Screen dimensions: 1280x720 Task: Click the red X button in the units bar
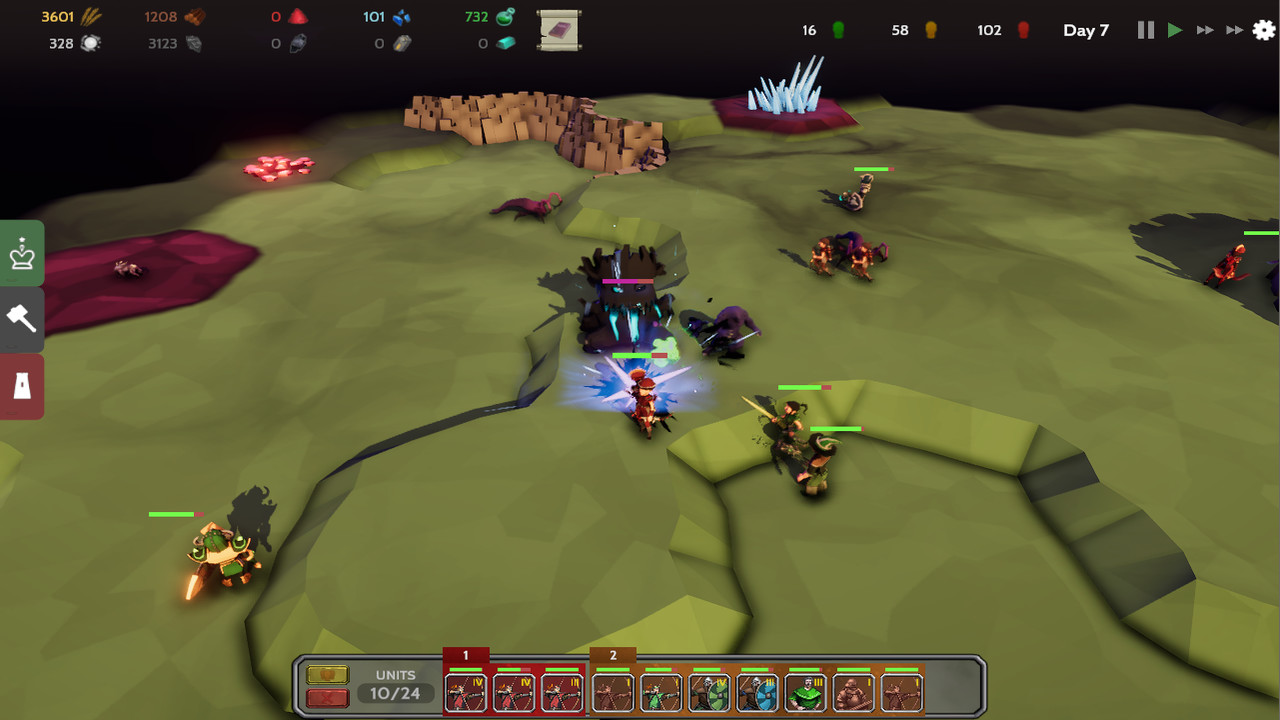(x=327, y=697)
